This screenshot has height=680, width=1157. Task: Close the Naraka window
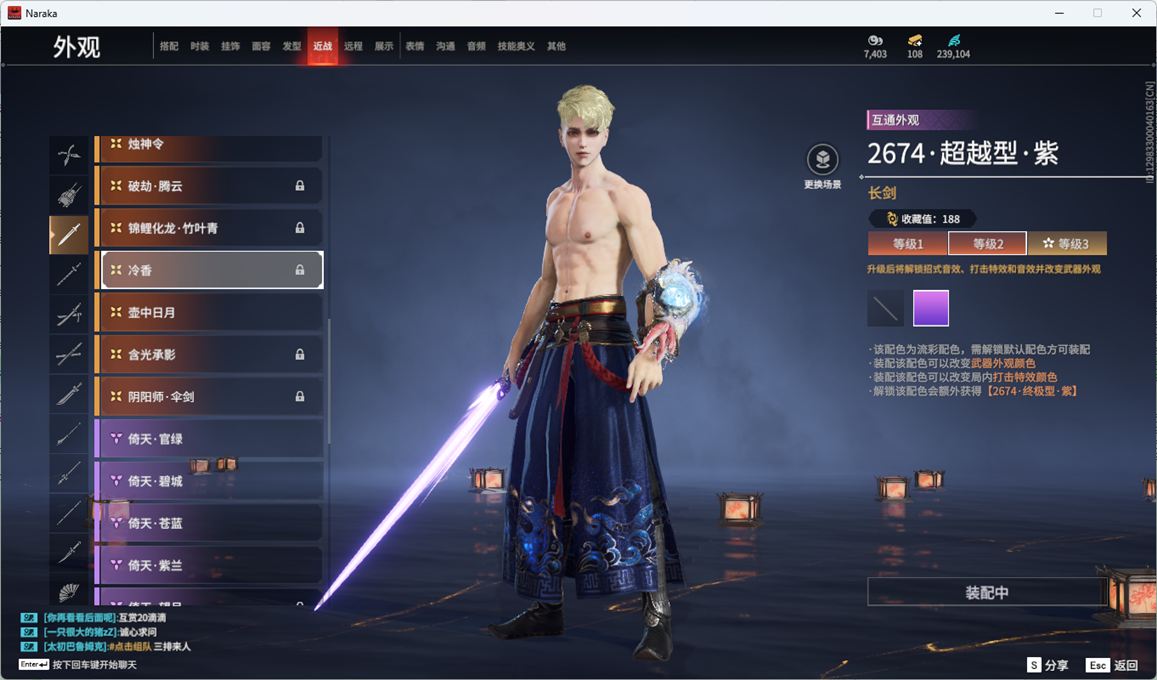click(x=1136, y=13)
